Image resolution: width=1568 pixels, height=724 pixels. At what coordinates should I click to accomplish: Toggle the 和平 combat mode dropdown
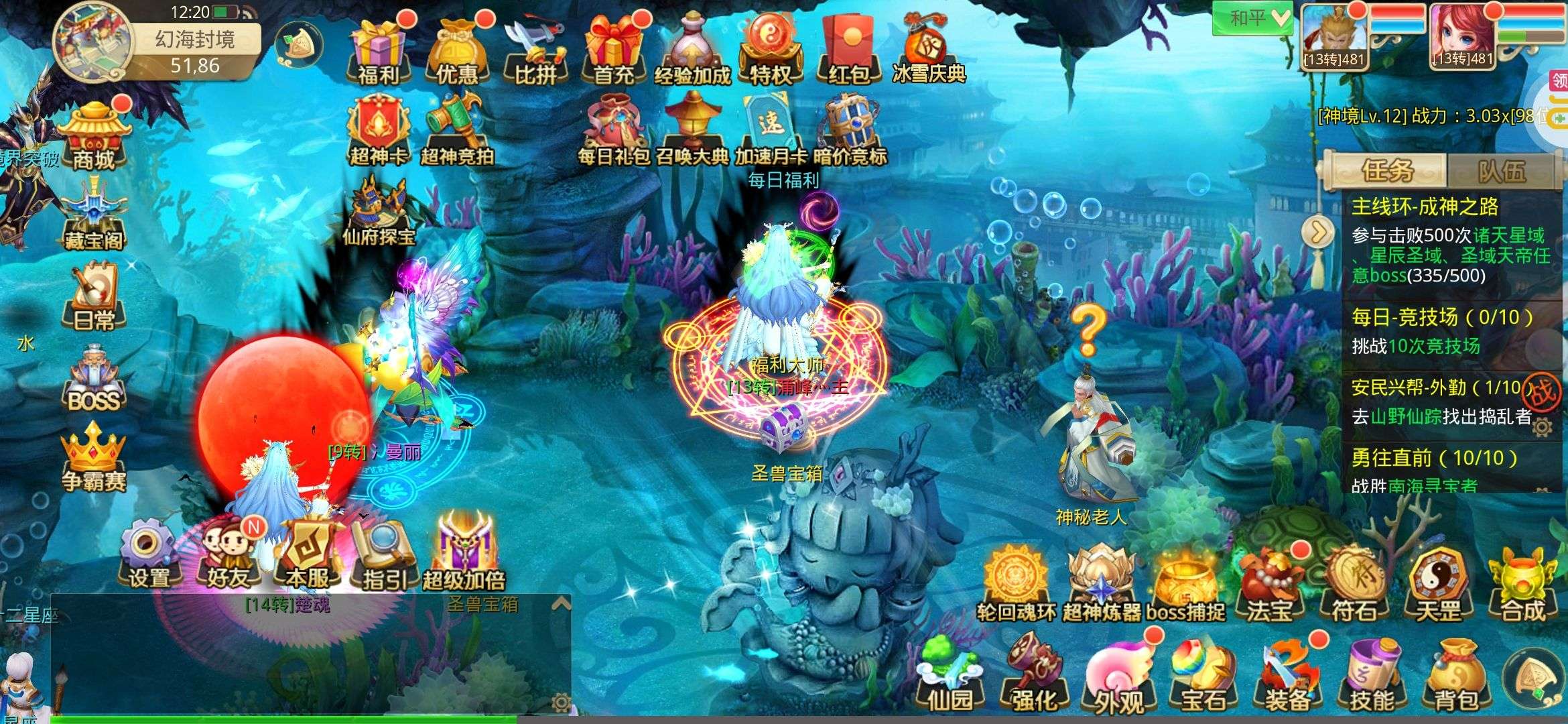point(1252,18)
